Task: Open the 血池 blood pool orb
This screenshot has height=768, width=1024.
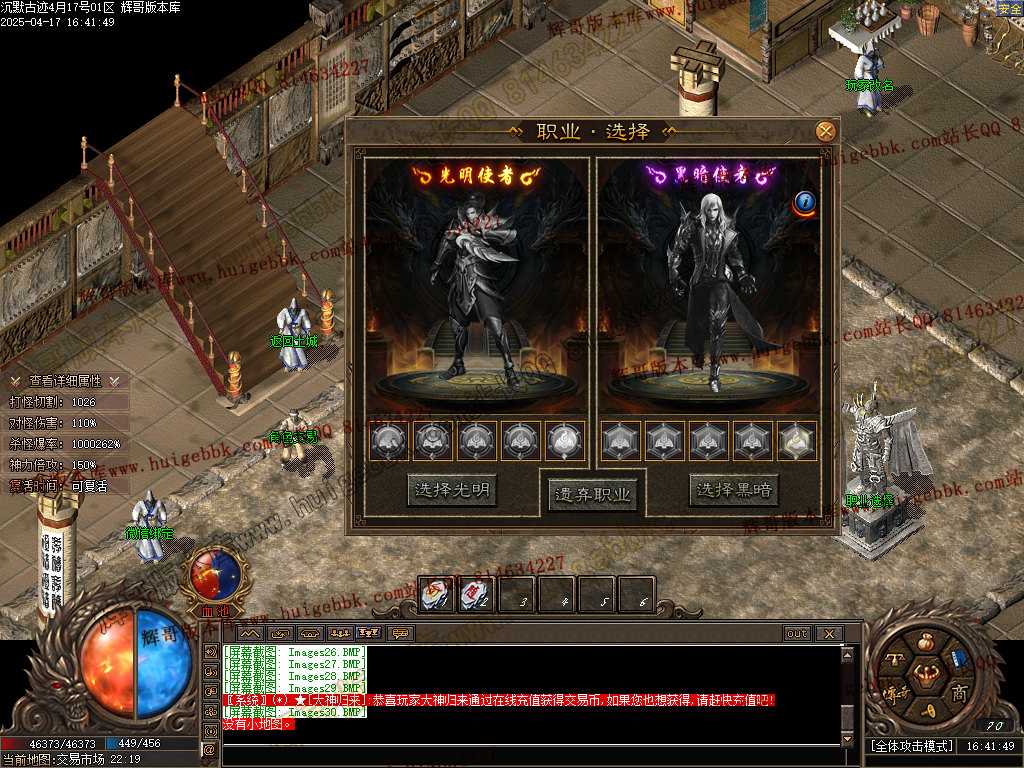Action: click(x=215, y=573)
